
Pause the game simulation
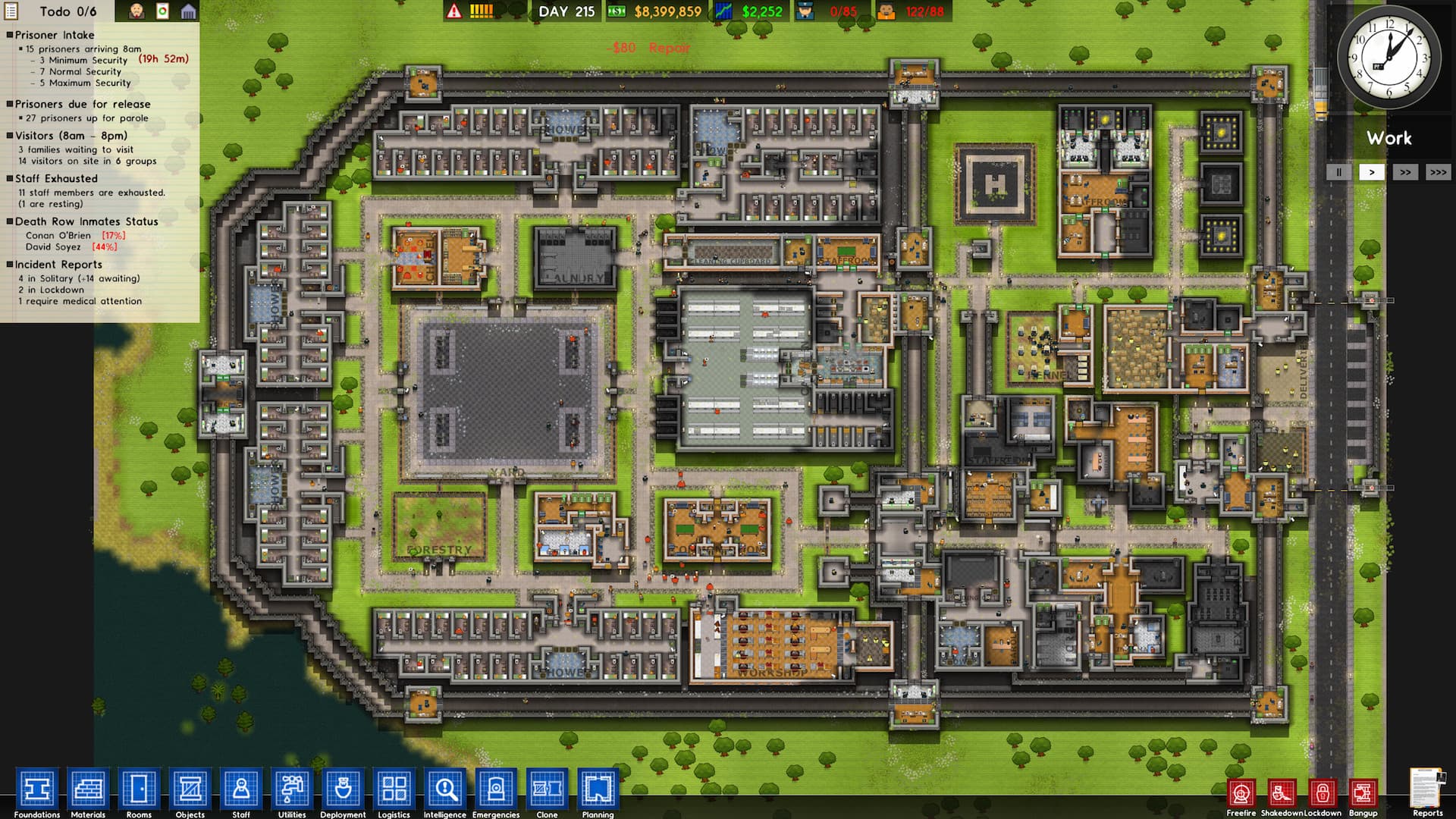pos(1338,172)
